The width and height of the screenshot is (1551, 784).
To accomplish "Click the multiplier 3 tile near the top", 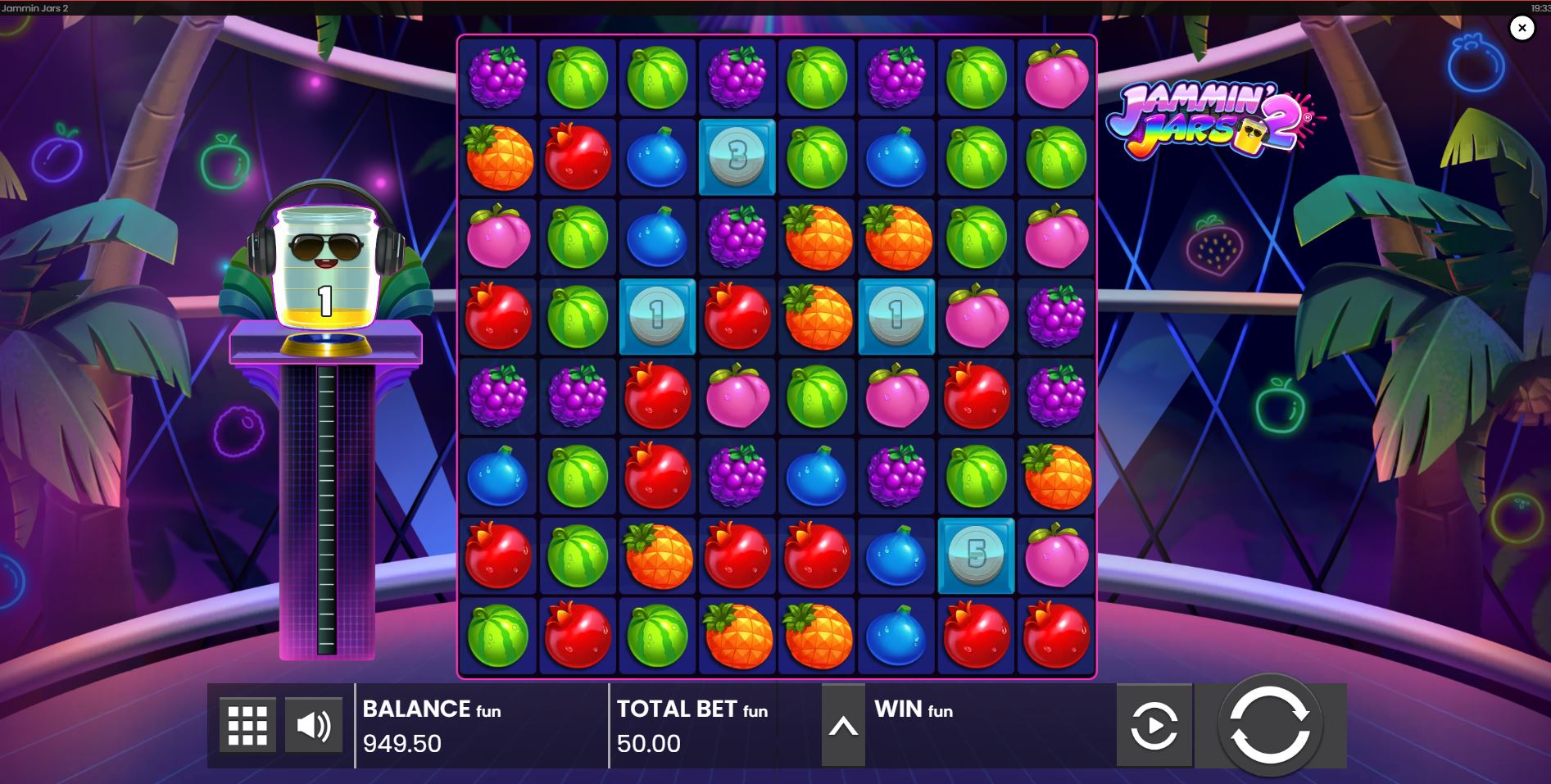I will tap(736, 157).
